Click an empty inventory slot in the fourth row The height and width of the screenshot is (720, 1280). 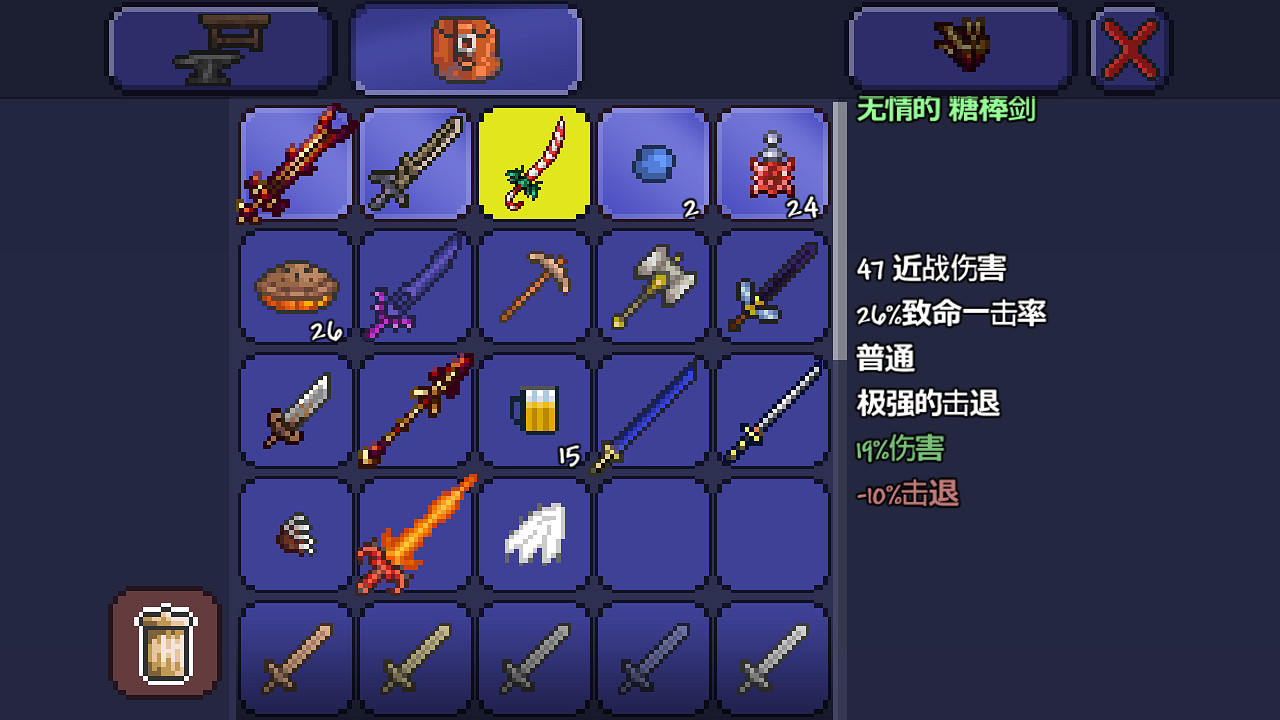(x=653, y=532)
